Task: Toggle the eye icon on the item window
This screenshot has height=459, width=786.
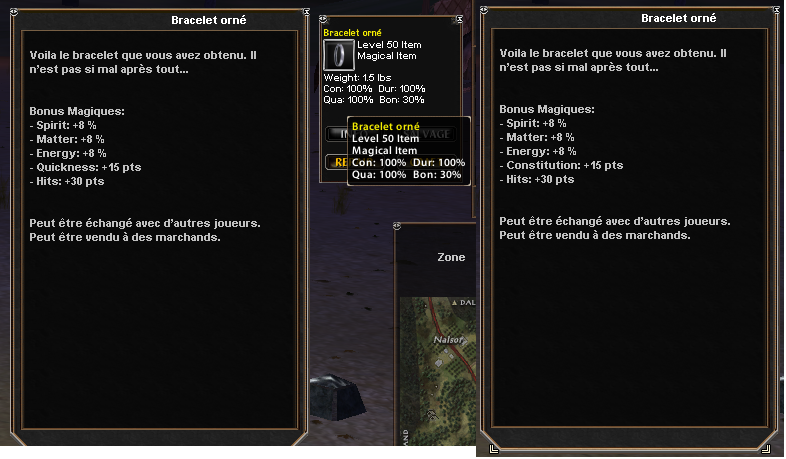Action: [x=322, y=18]
